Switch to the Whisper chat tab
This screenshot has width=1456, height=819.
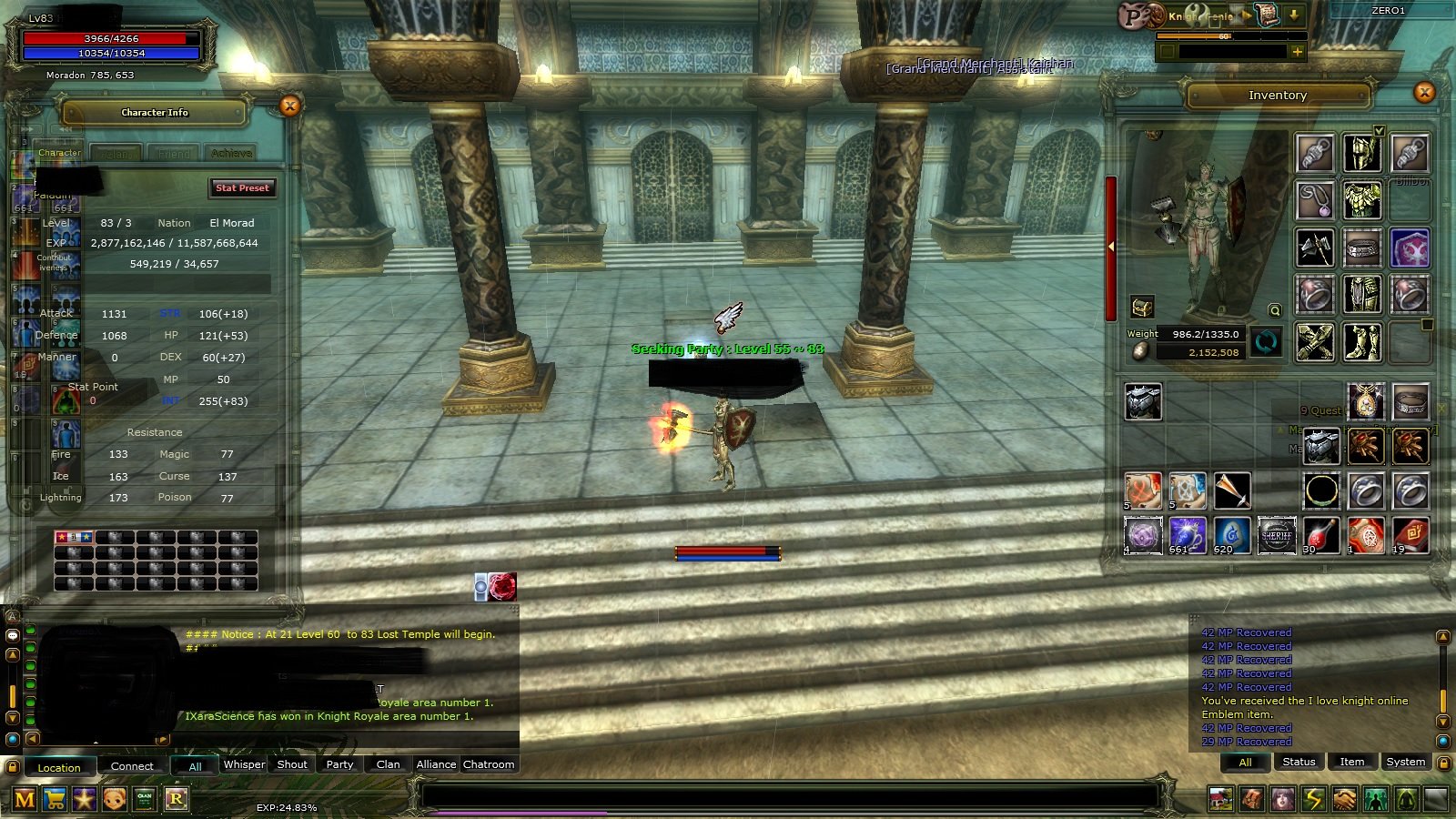(x=243, y=764)
